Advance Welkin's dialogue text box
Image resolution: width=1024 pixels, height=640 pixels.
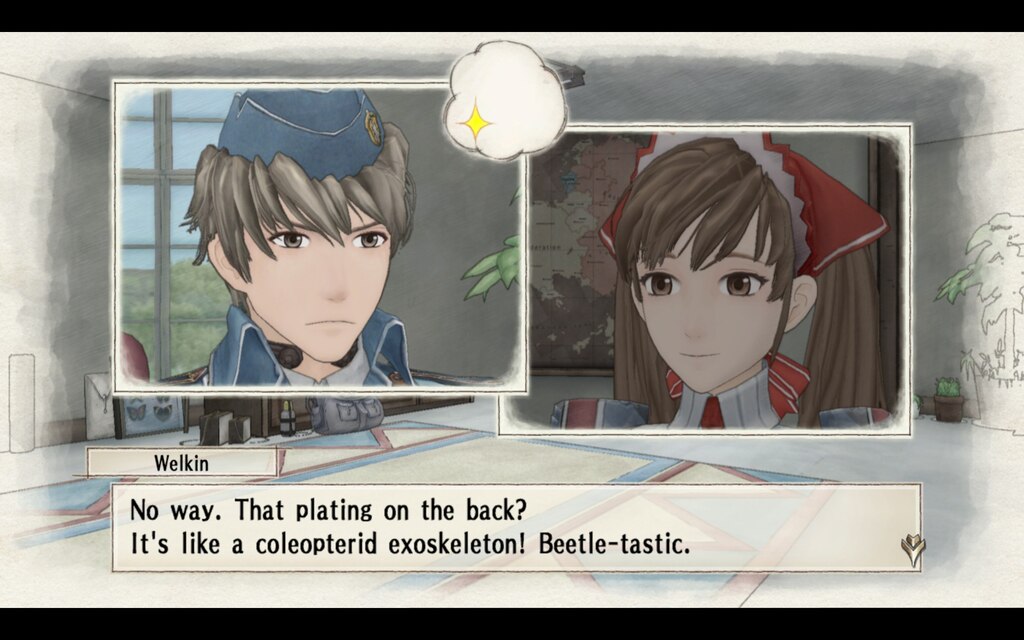[515, 527]
